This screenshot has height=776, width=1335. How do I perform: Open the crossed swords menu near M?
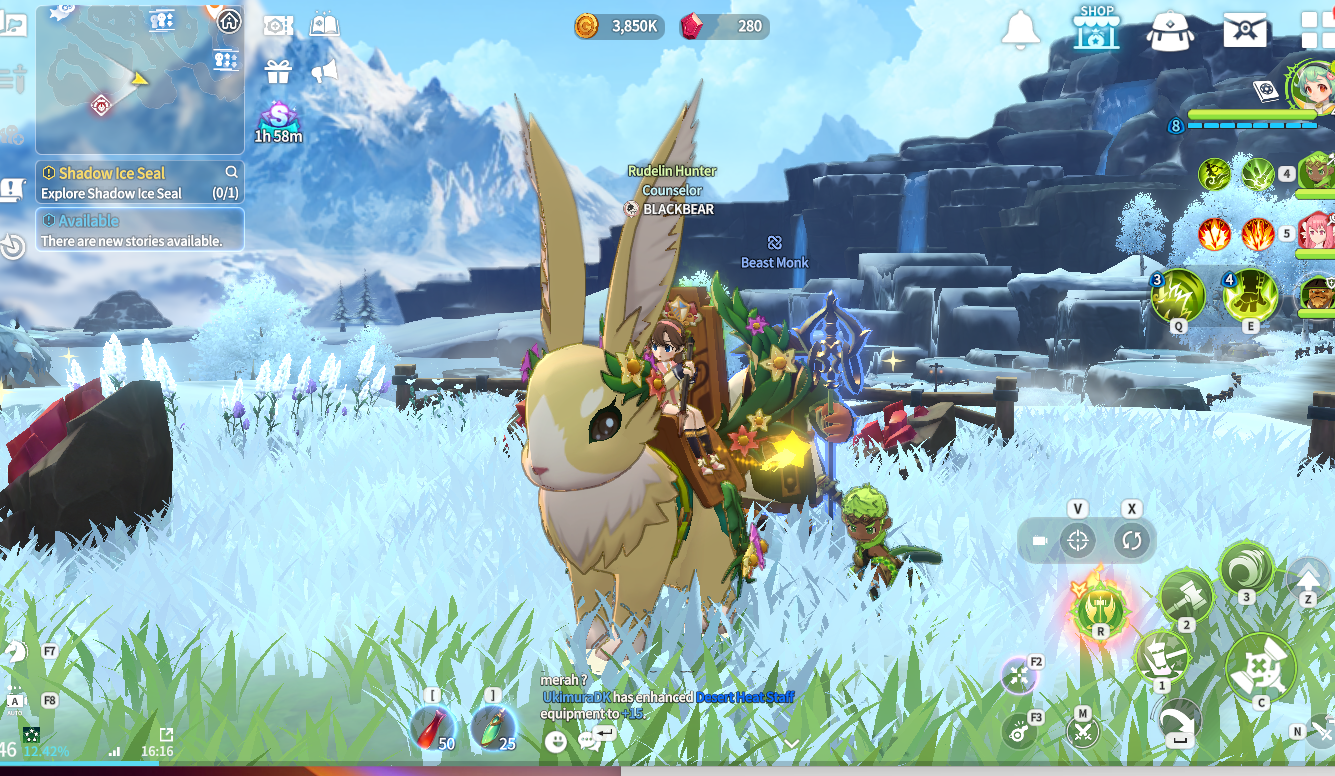(x=1081, y=731)
